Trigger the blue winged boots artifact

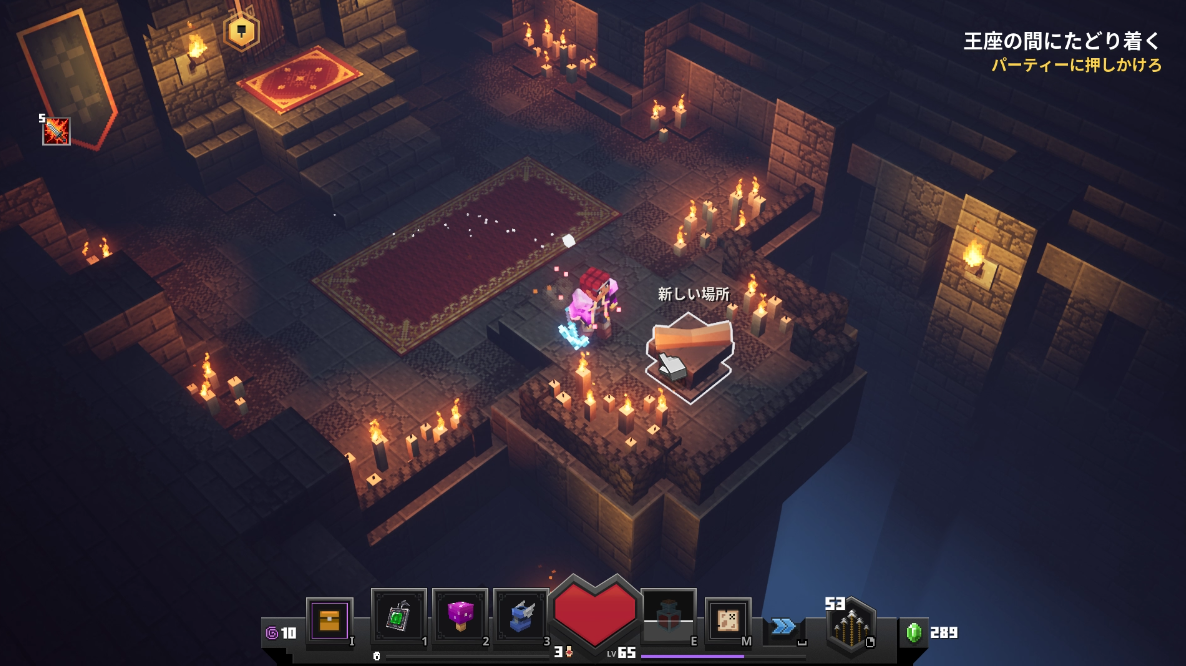pyautogui.click(x=521, y=616)
